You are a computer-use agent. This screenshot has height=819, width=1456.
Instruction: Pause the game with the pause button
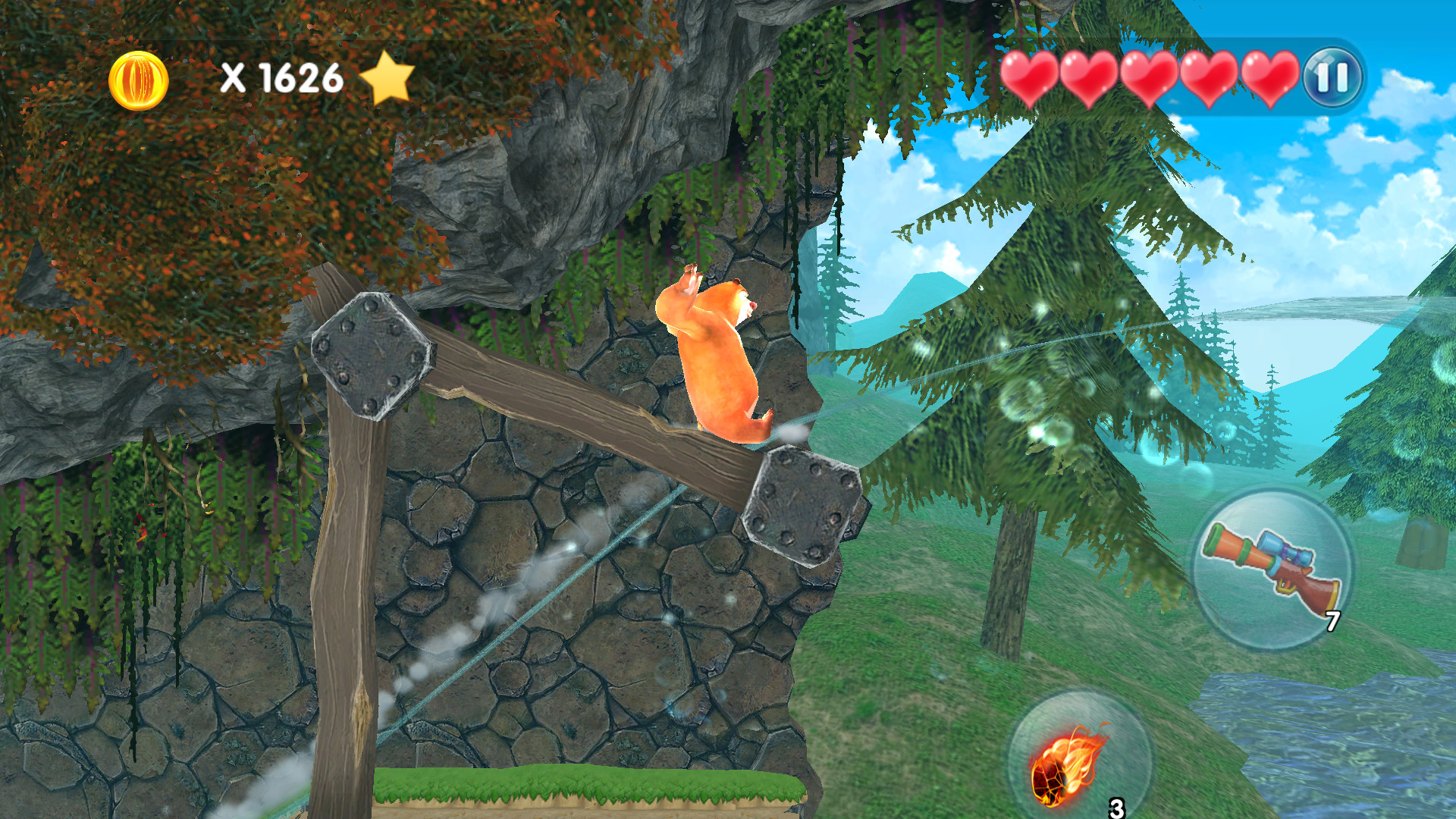click(1332, 77)
